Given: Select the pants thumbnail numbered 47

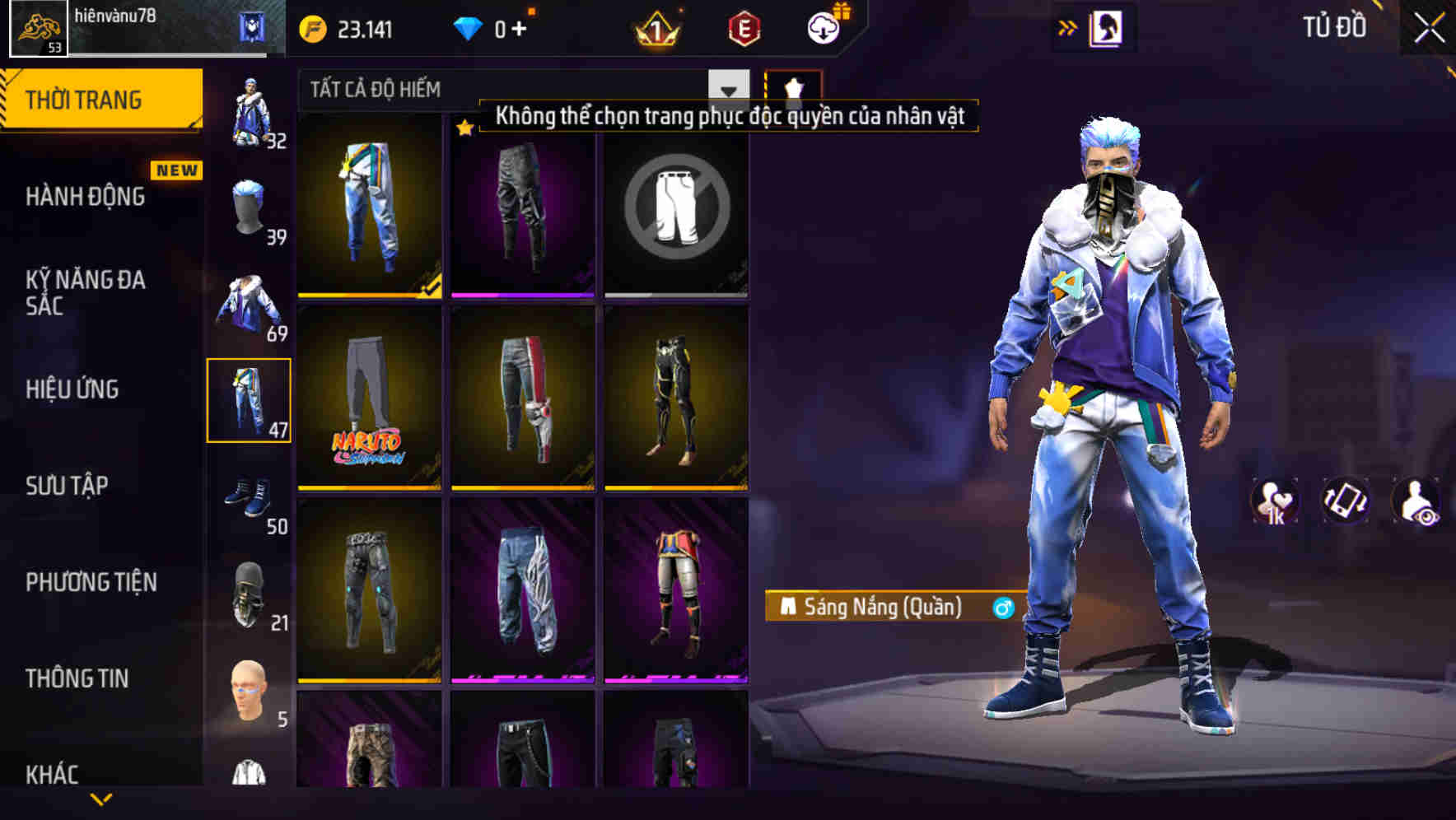Looking at the screenshot, I should pyautogui.click(x=250, y=398).
